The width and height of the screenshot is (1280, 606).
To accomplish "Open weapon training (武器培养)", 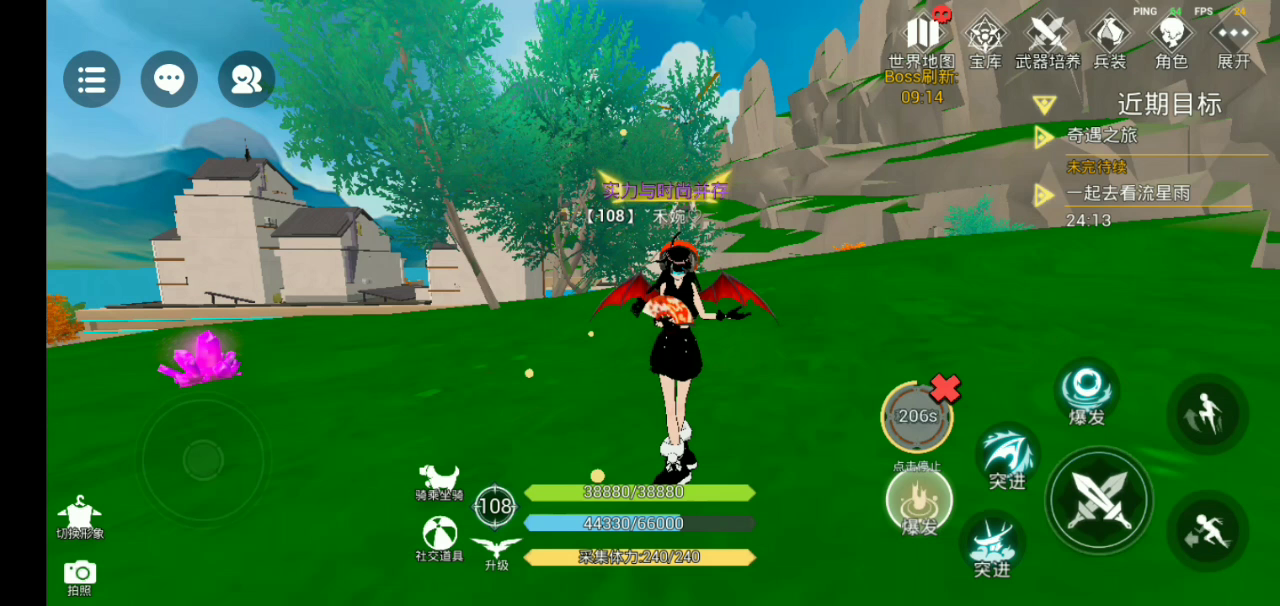I will (1047, 40).
